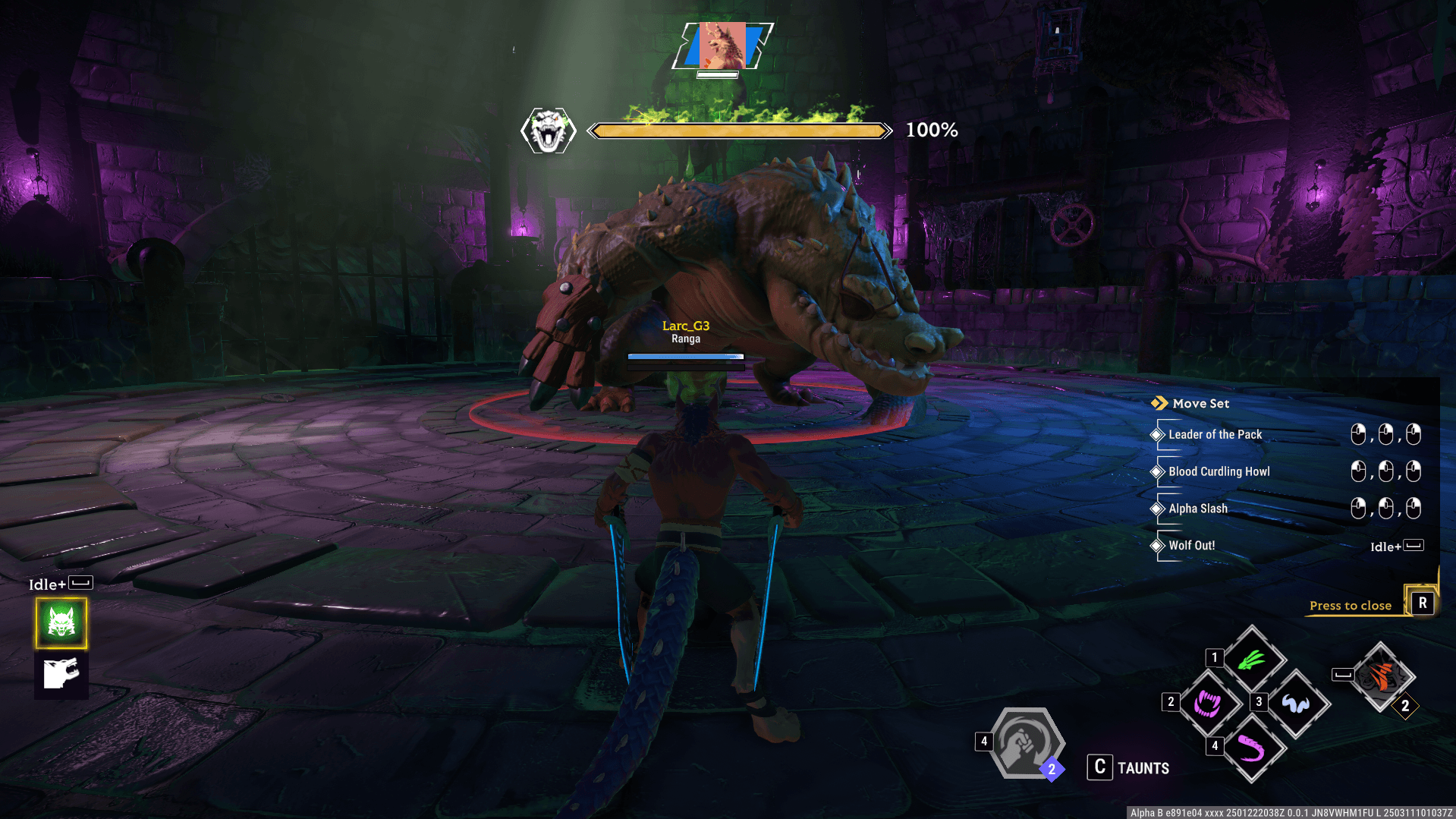Select the green wolf head stance icon

pos(61,623)
